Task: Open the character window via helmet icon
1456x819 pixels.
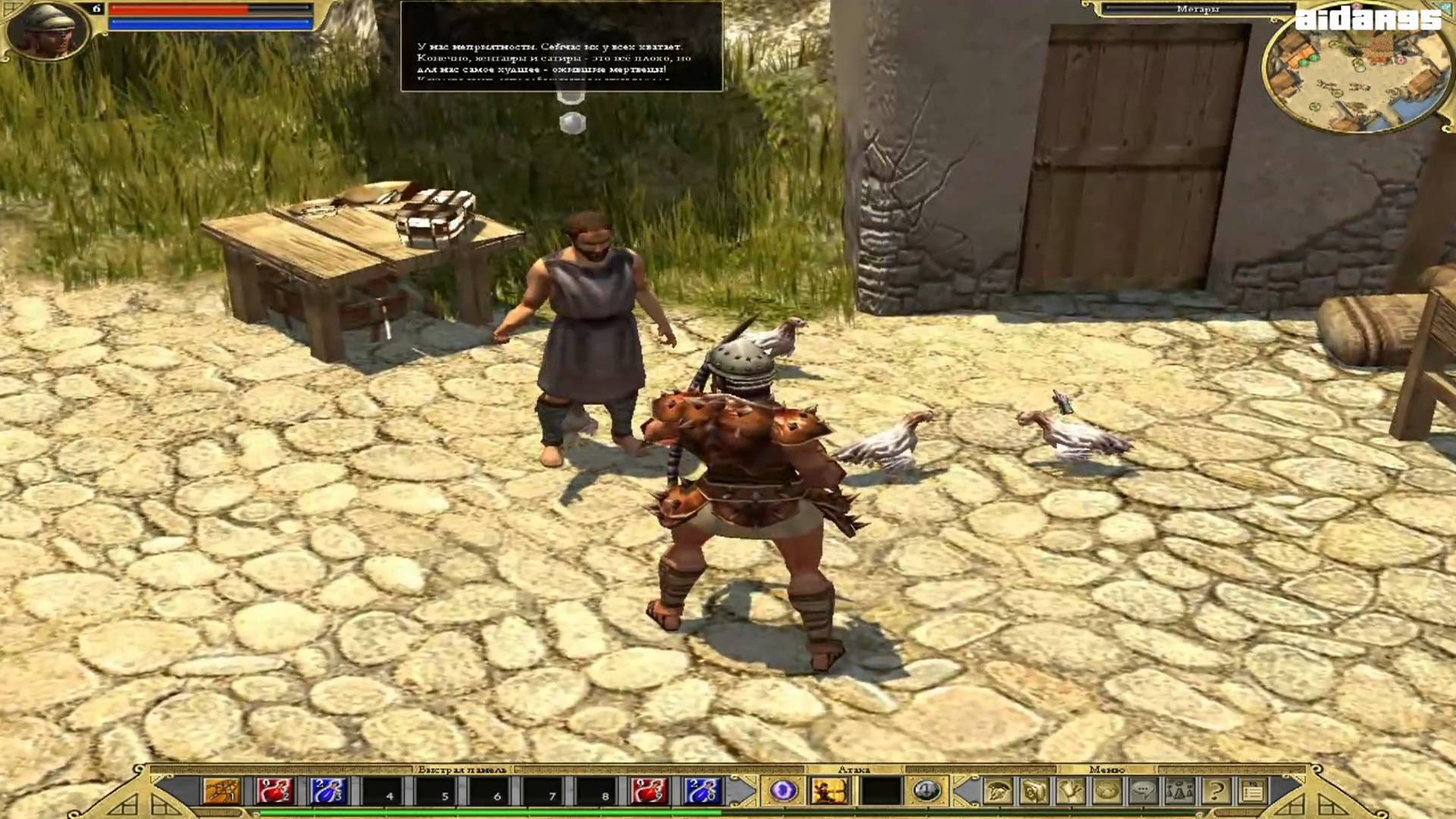Action: click(x=998, y=792)
